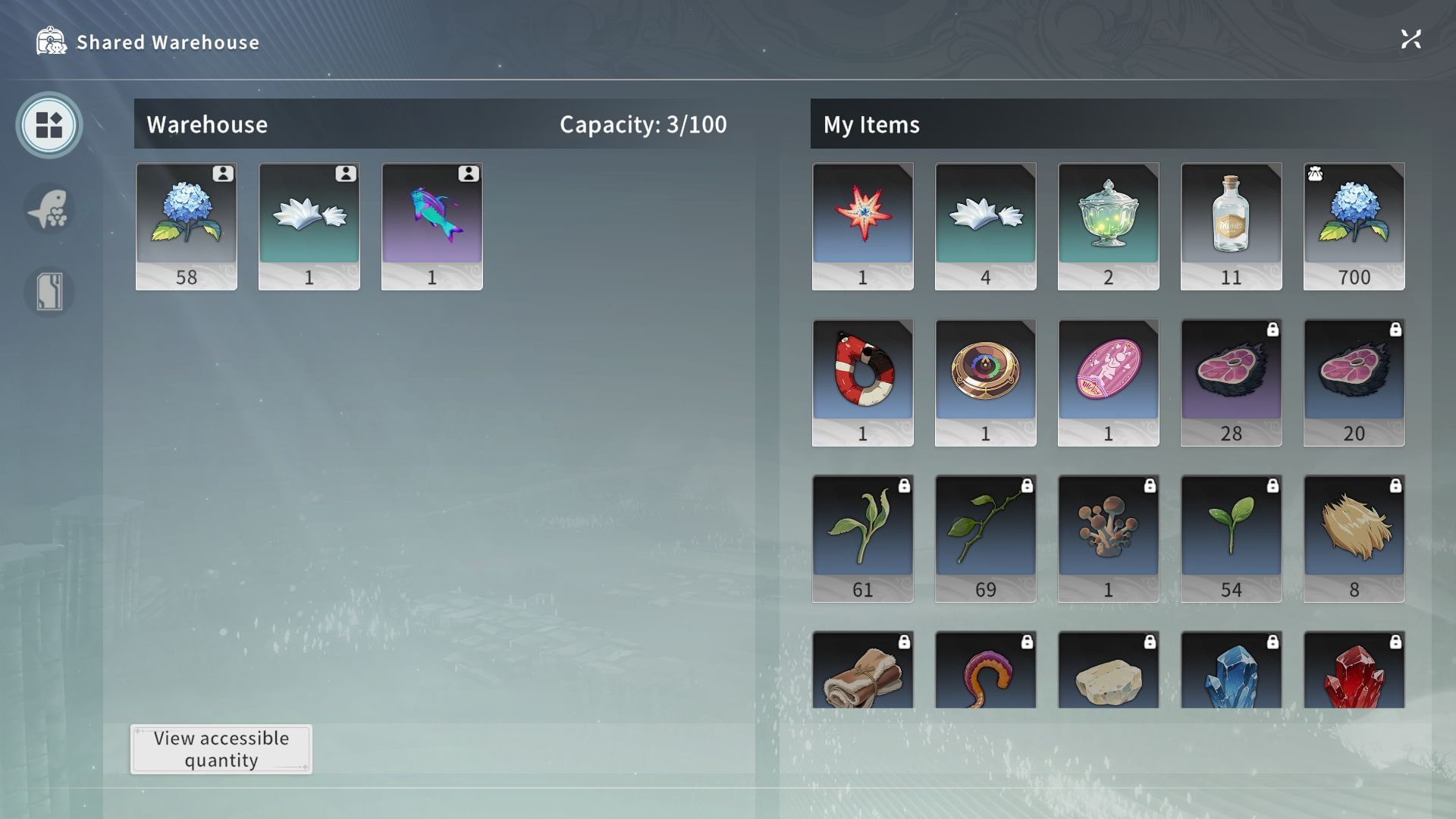1456x819 pixels.
Task: Pick the blue hydrangea stack of 700
Action: 1354,226
